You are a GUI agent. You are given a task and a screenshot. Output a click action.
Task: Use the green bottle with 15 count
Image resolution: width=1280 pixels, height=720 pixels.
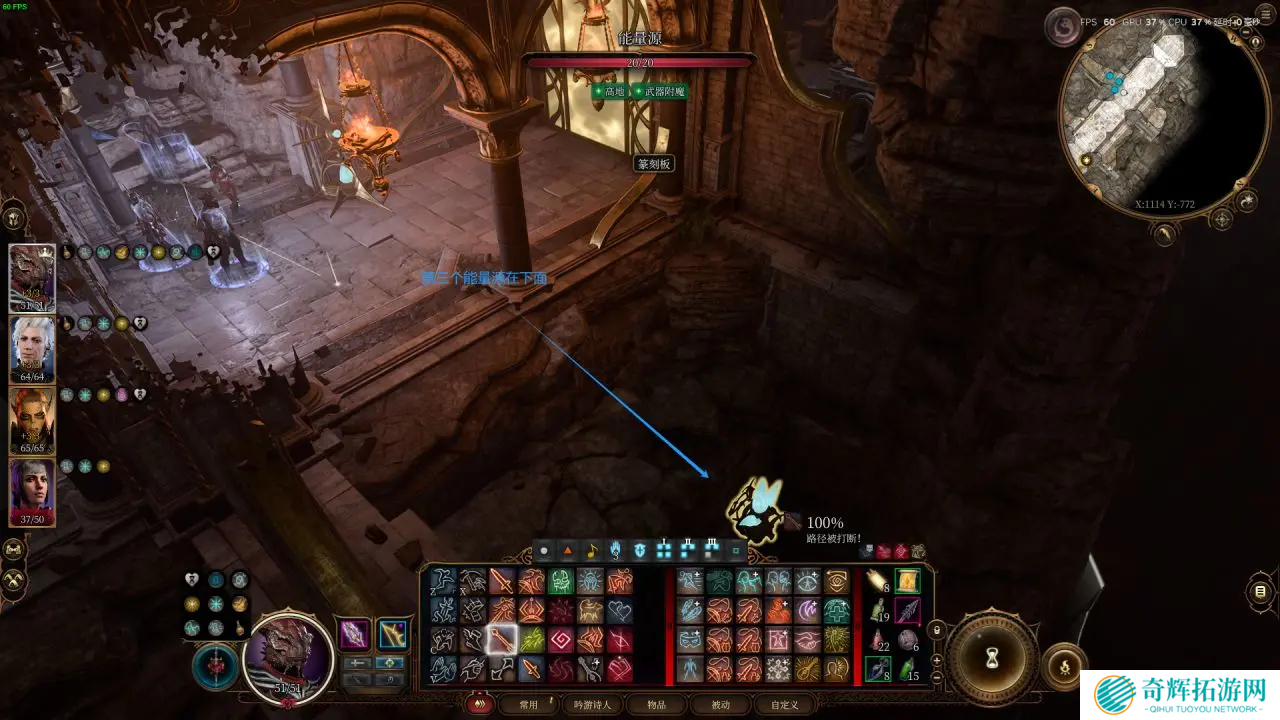coord(907,669)
